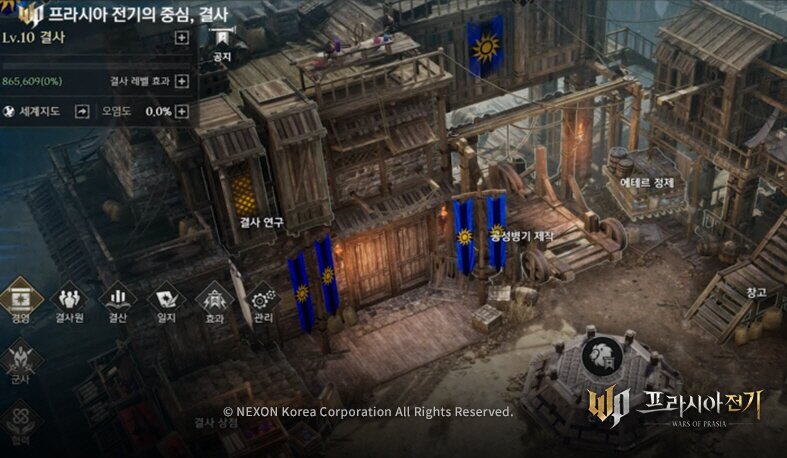Expand the Lv.10 결사 plus button
Screen dimensions: 787x458
point(181,38)
